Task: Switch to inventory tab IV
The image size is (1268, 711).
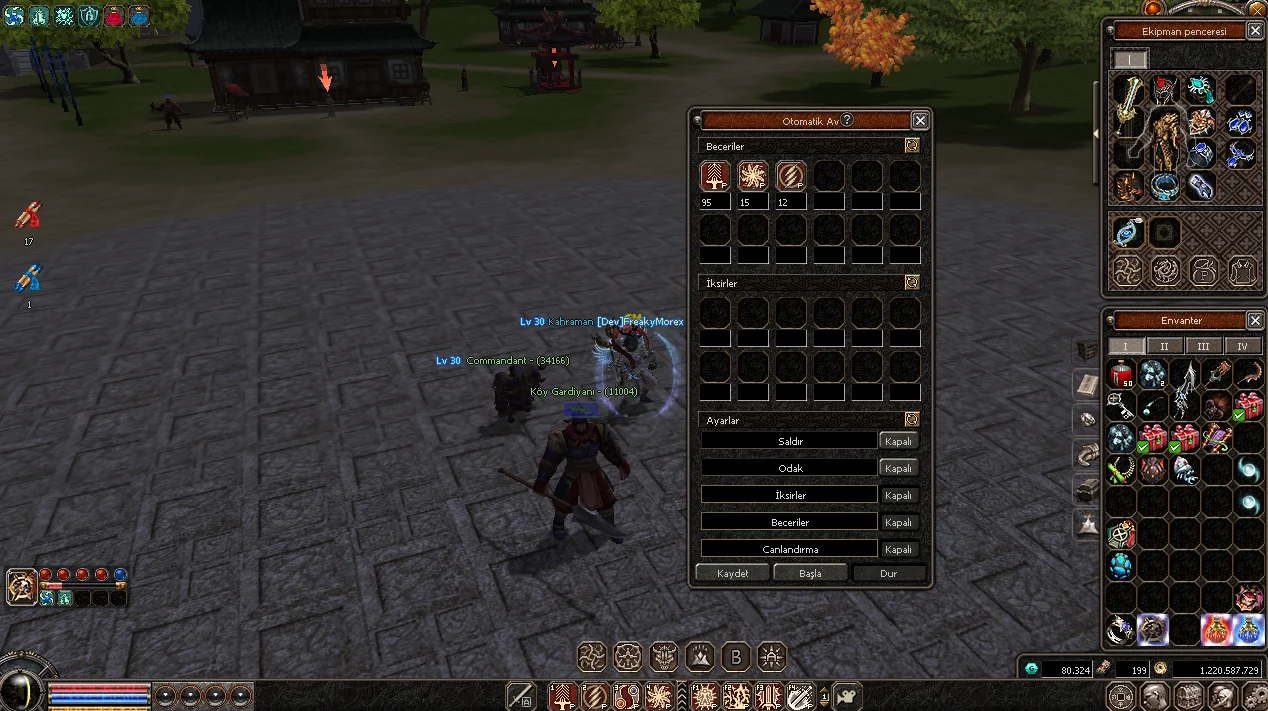Action: point(1243,346)
